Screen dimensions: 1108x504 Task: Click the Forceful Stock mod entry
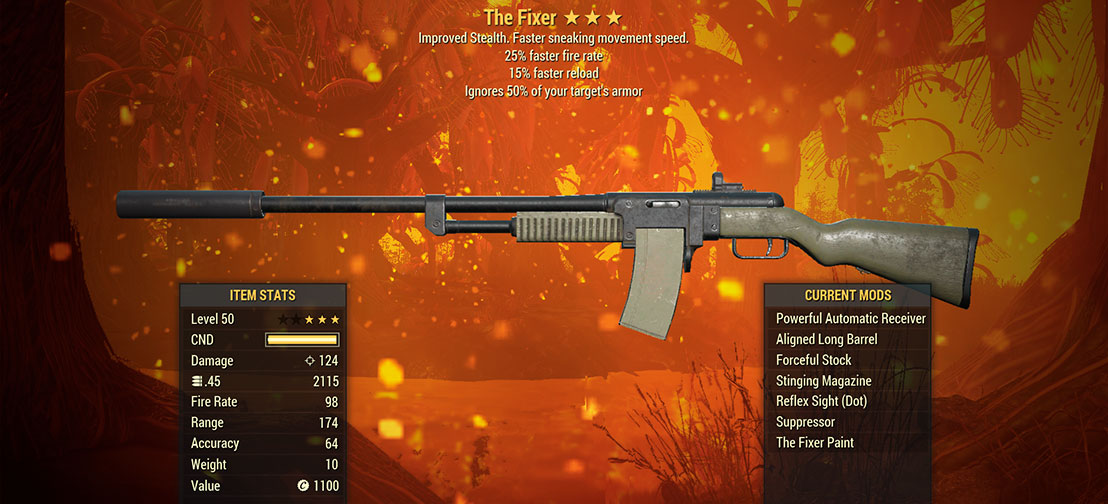[813, 360]
